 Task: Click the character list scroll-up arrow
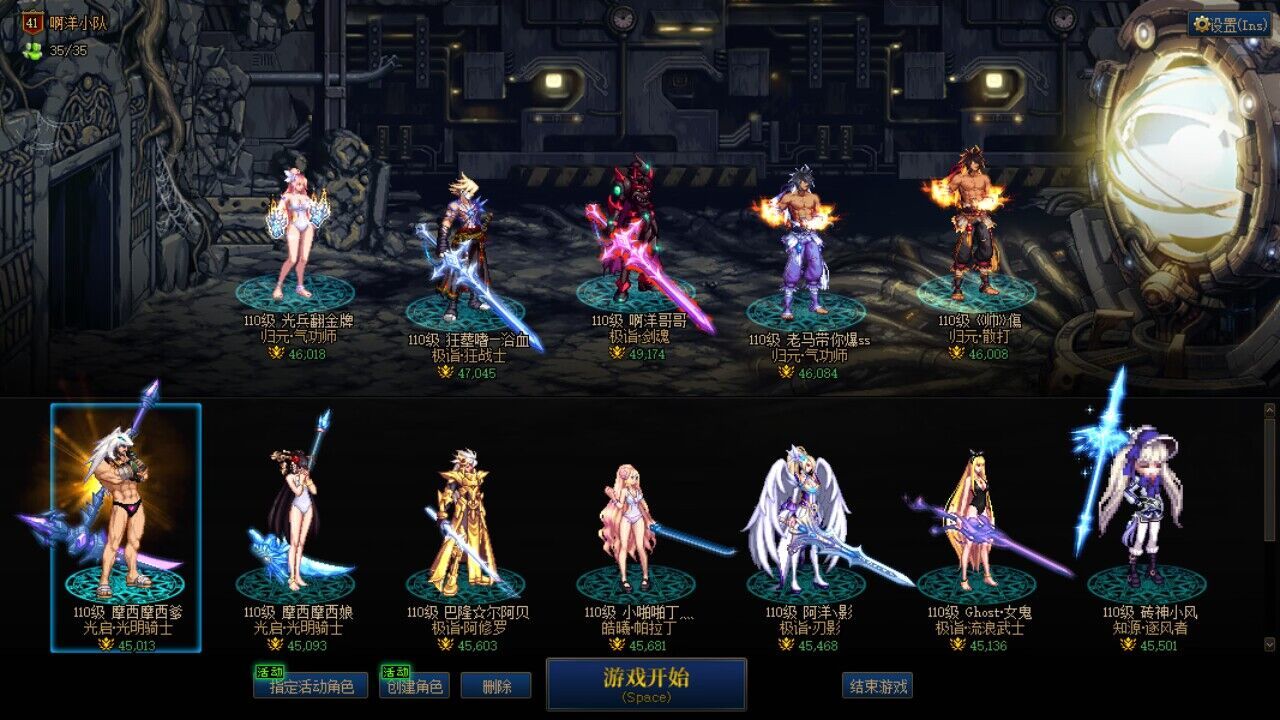pyautogui.click(x=1270, y=410)
